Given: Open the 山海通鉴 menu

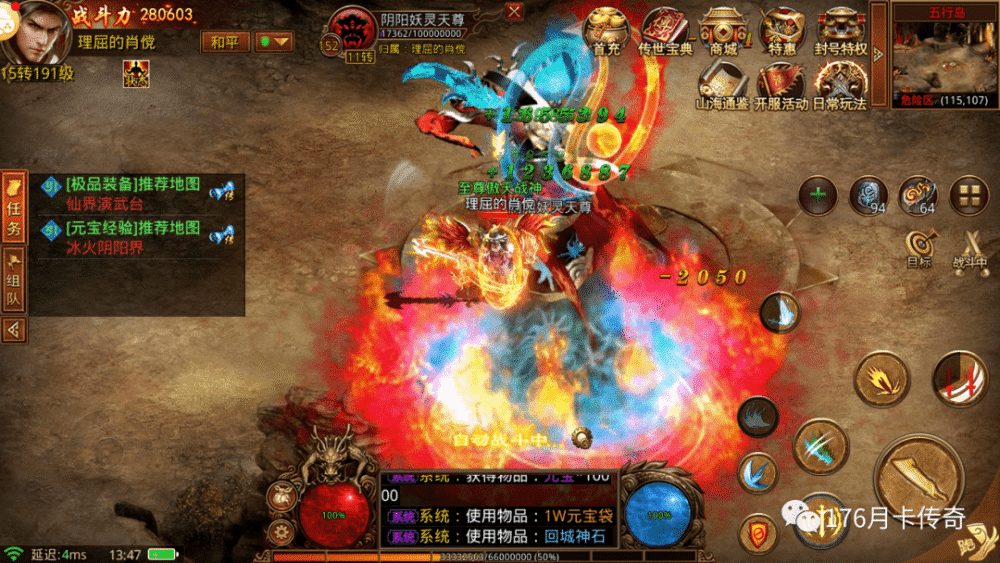Looking at the screenshot, I should [723, 85].
